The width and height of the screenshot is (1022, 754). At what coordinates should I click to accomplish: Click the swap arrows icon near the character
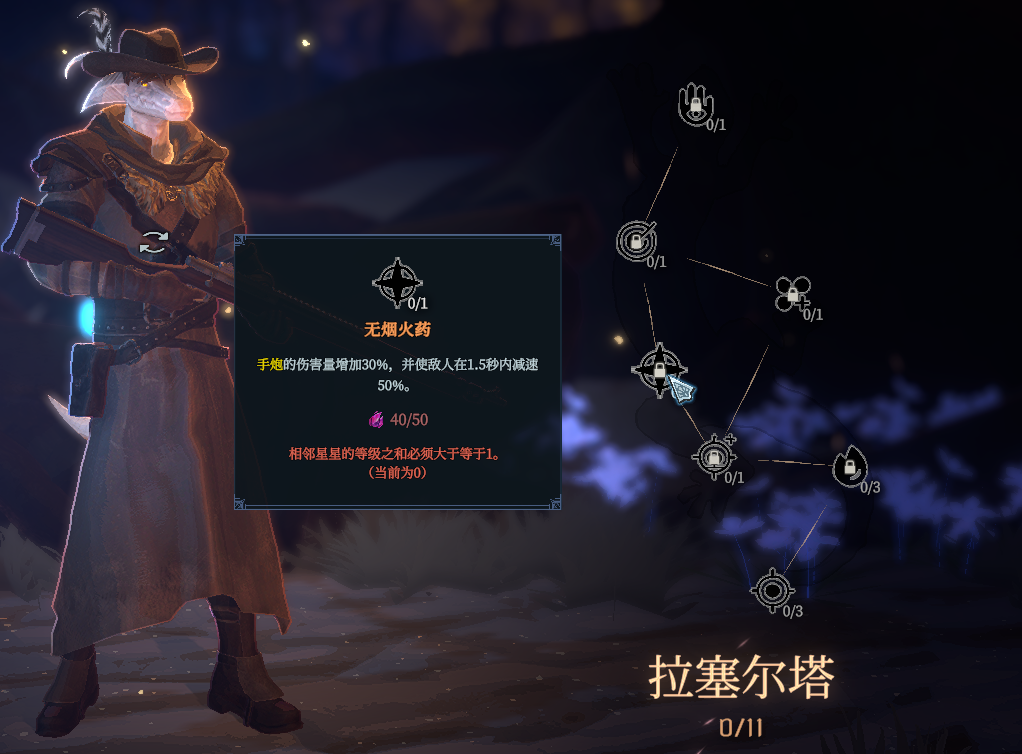pyautogui.click(x=154, y=242)
